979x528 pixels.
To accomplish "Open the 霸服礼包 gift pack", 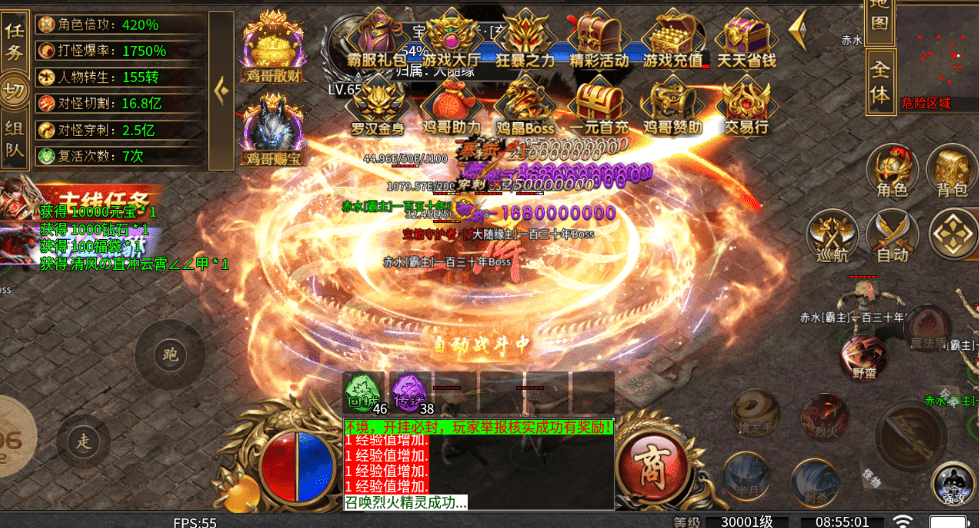I will pyautogui.click(x=377, y=38).
